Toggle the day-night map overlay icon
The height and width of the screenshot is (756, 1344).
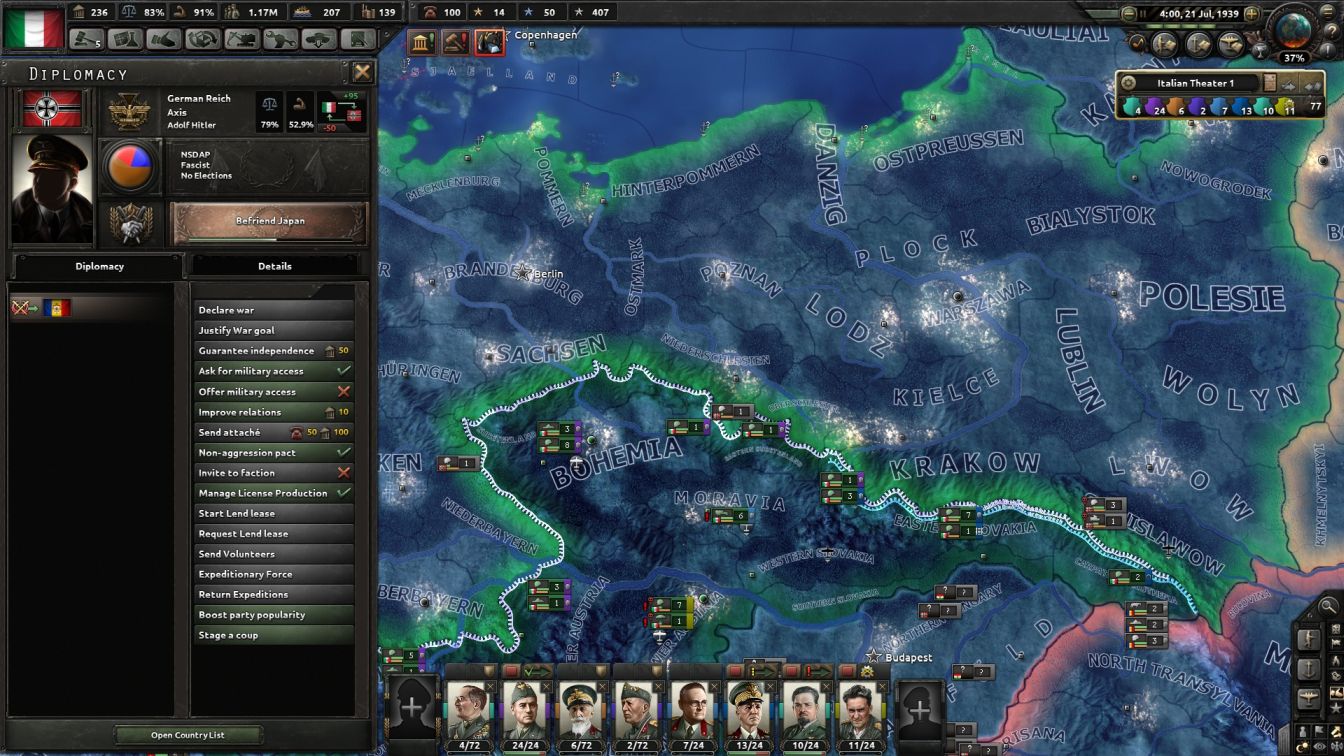[x=1302, y=745]
